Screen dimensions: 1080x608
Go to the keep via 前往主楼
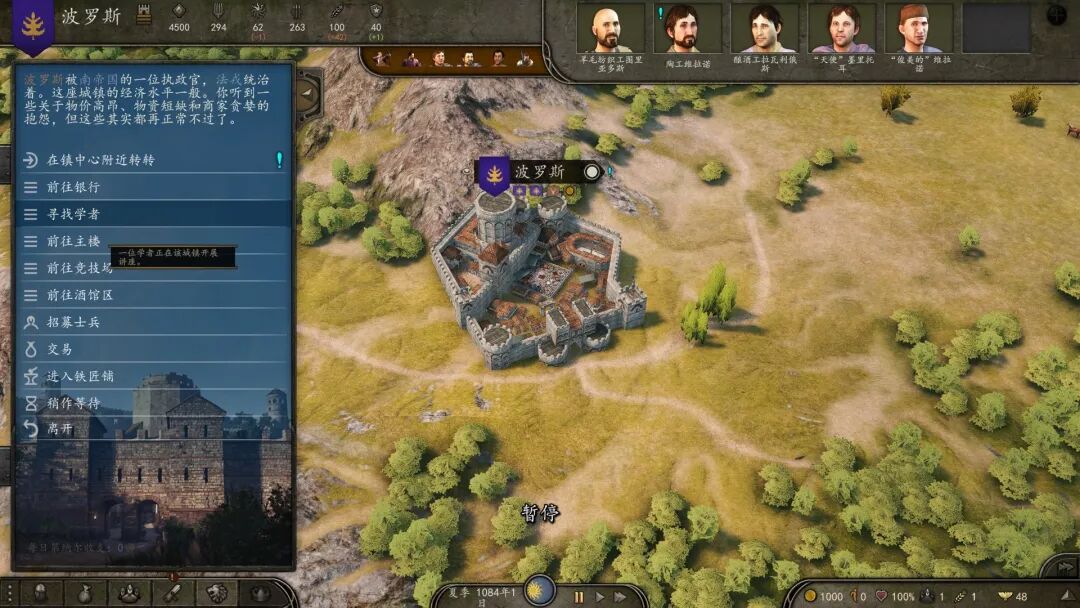pos(74,241)
